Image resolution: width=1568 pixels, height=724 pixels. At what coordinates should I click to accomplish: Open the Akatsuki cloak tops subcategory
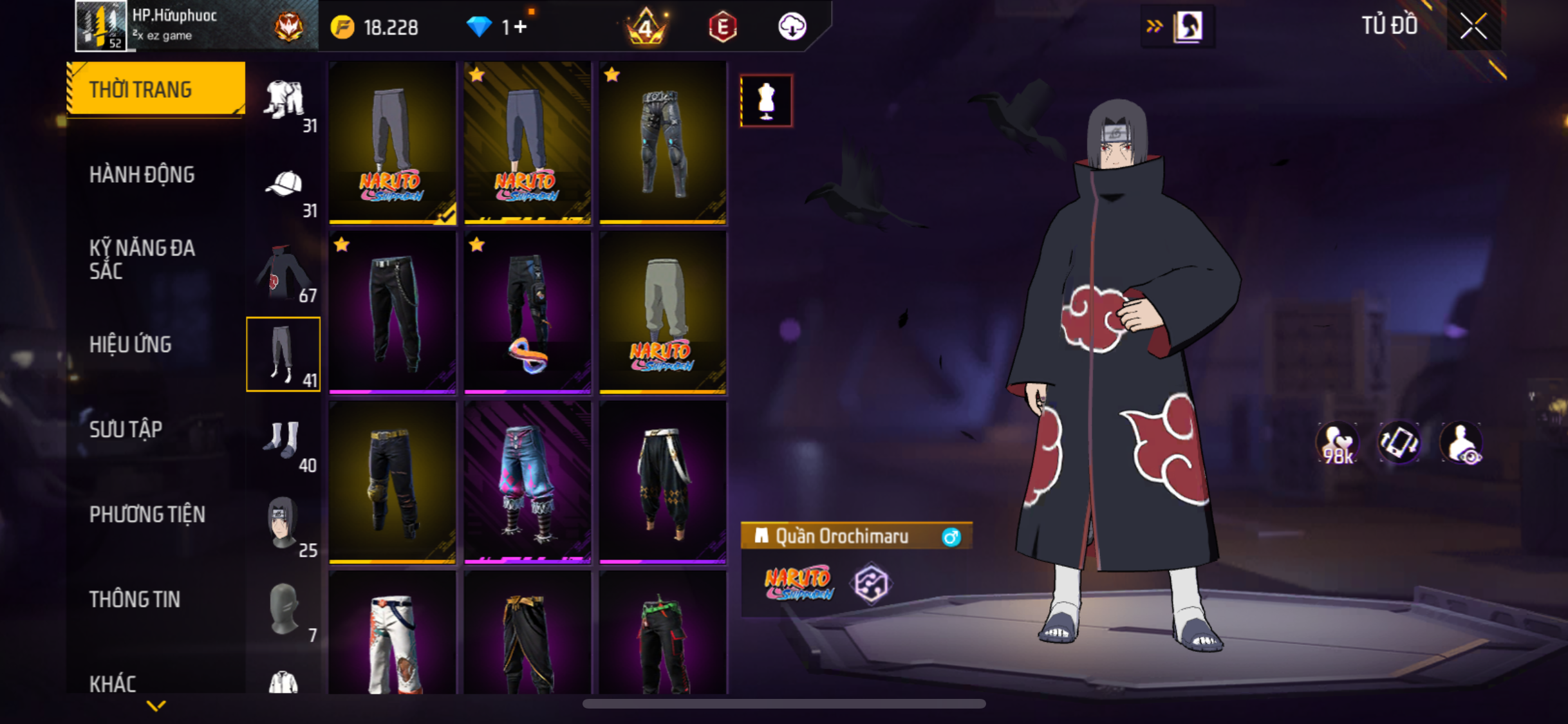(x=284, y=272)
